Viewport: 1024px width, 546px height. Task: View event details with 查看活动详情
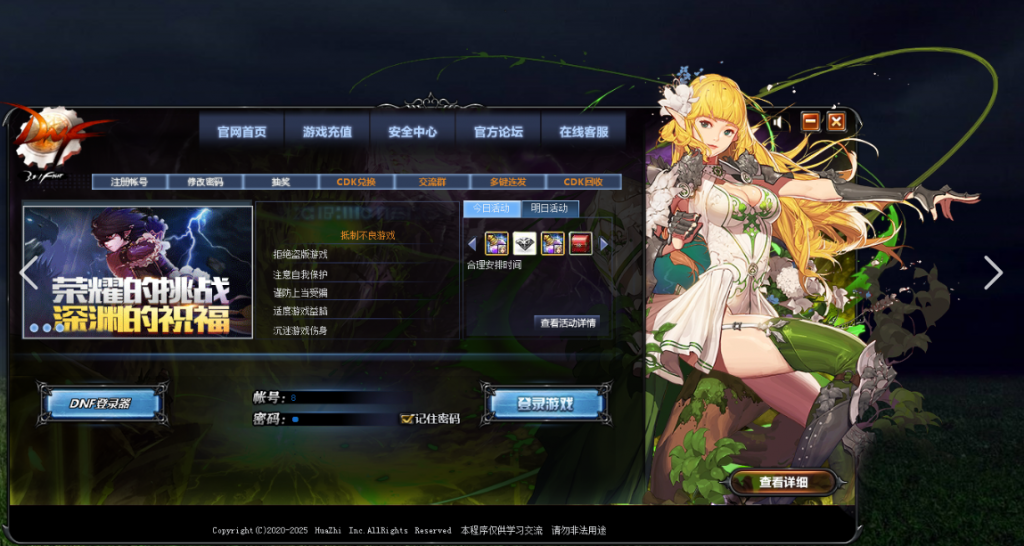(x=568, y=323)
